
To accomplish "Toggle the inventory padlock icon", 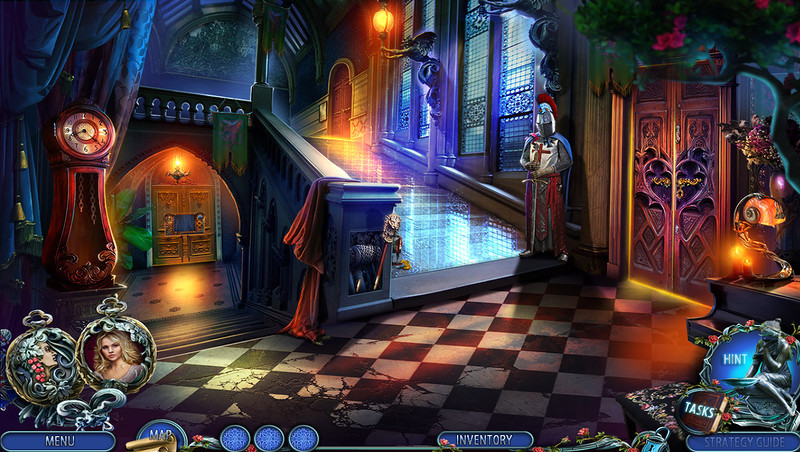I will coord(655,441).
